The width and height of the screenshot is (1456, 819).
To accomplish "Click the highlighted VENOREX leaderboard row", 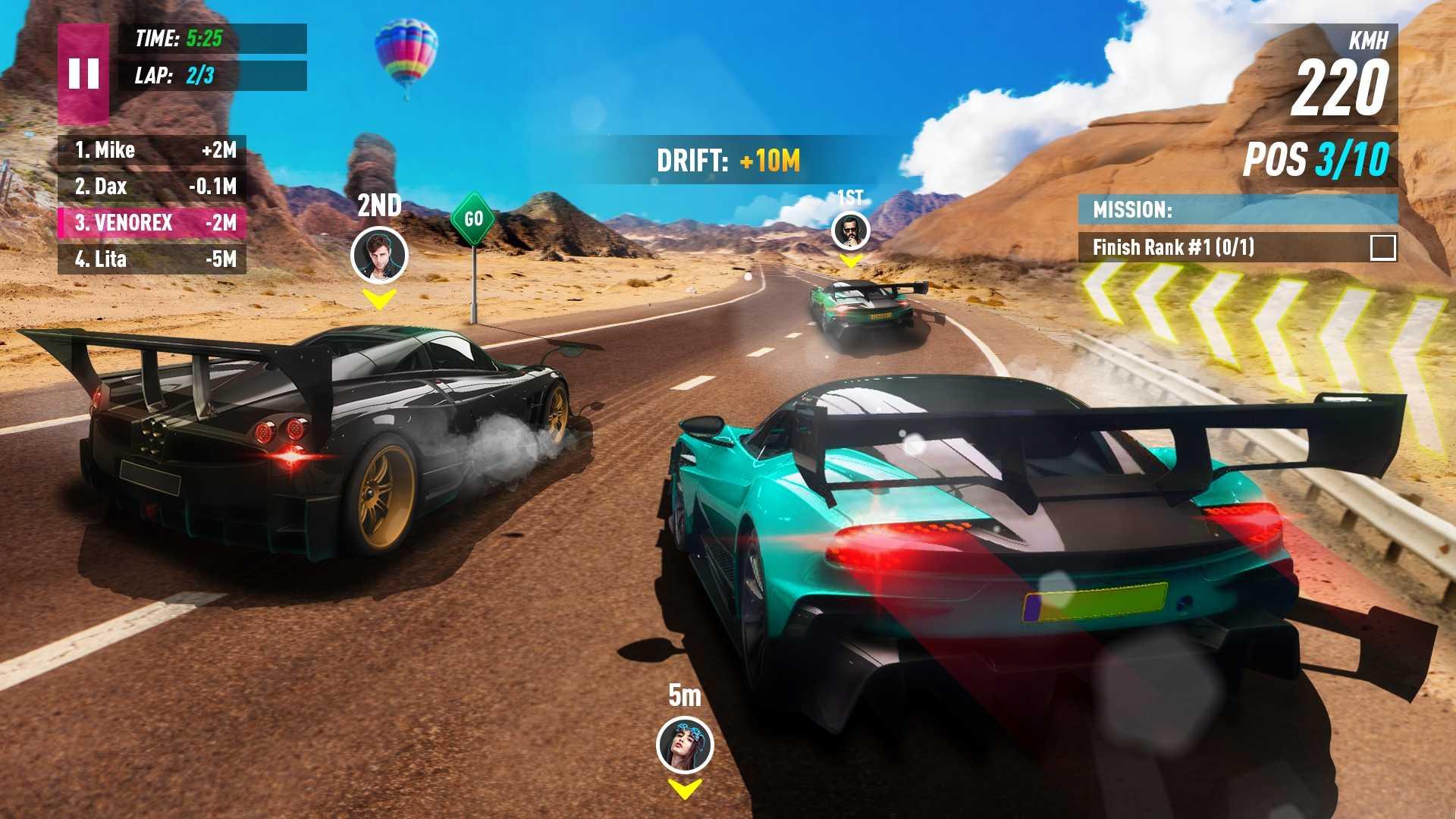I will coord(152,223).
